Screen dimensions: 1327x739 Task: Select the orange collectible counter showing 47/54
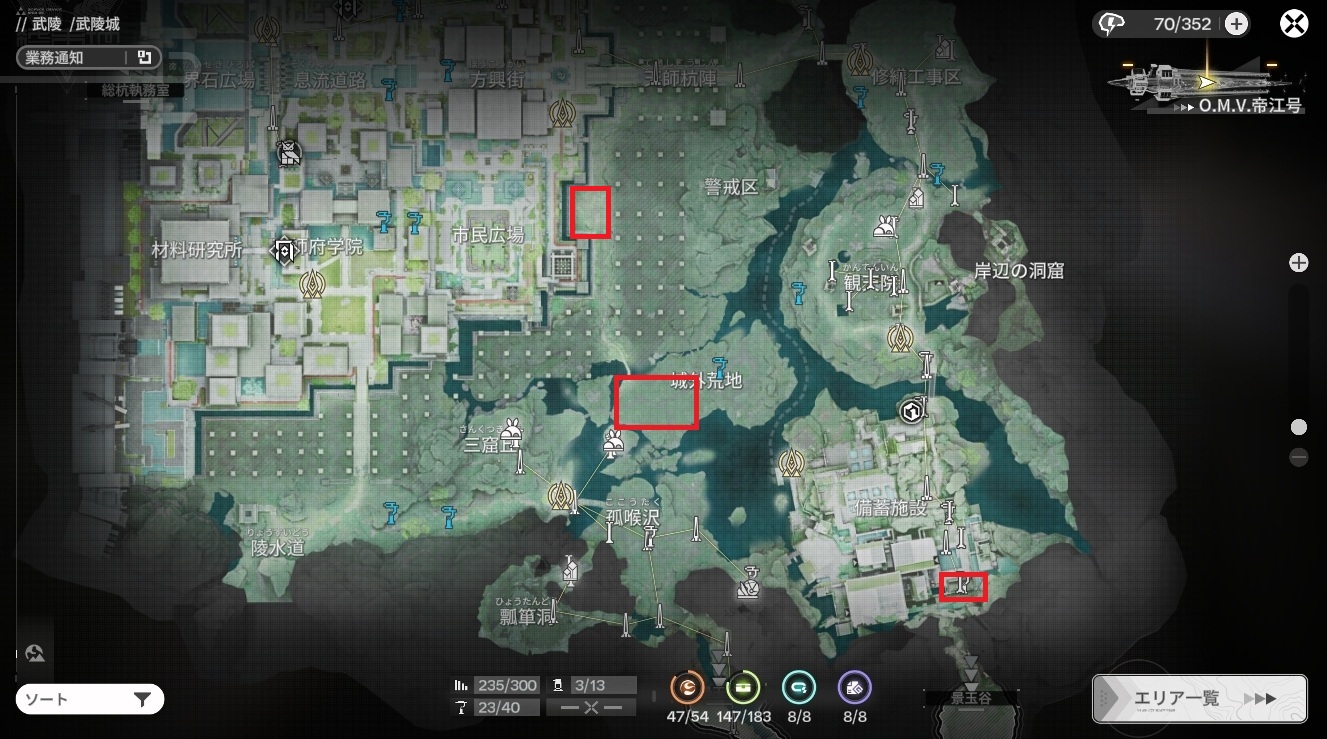click(x=688, y=687)
